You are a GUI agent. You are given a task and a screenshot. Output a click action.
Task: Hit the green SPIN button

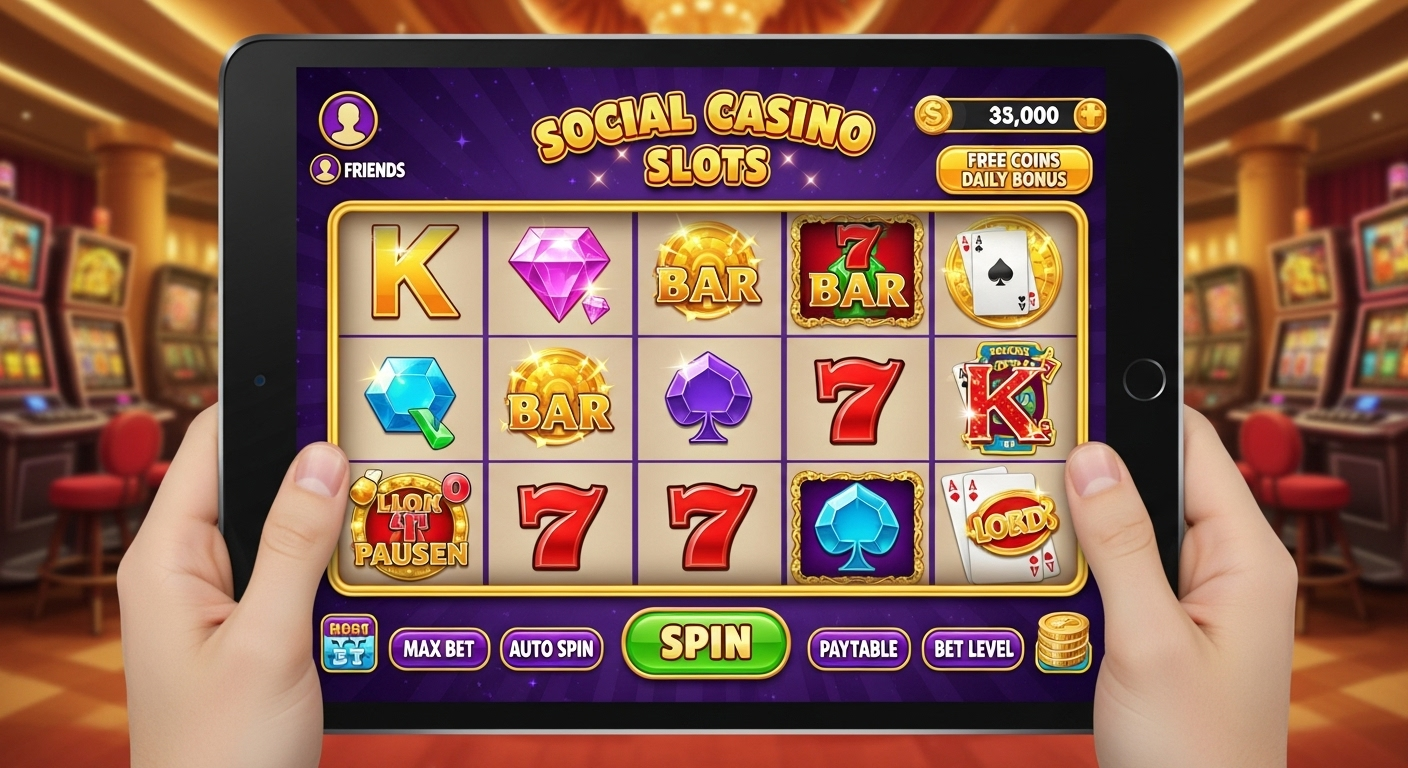point(705,643)
